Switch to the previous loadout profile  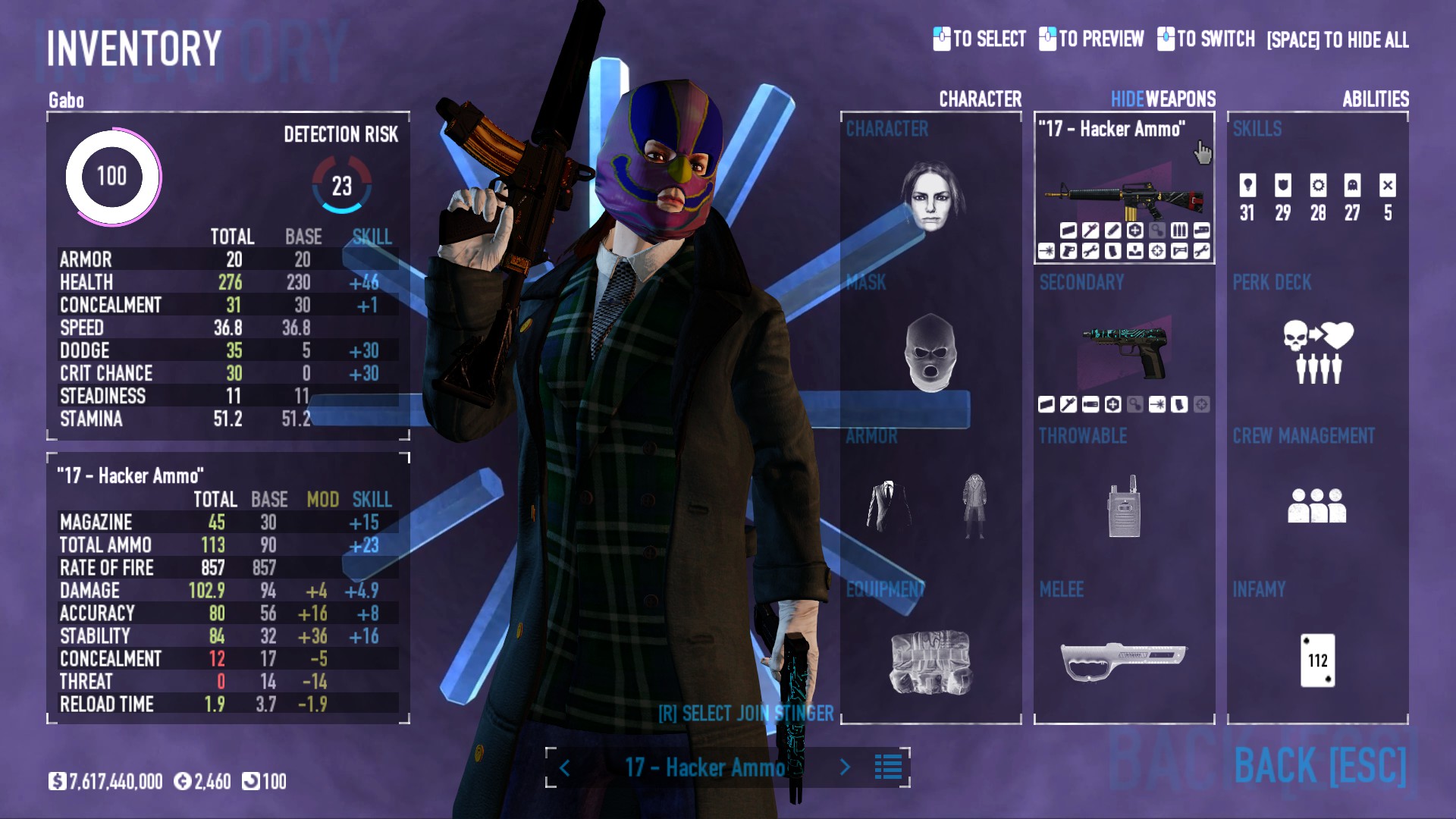[565, 767]
